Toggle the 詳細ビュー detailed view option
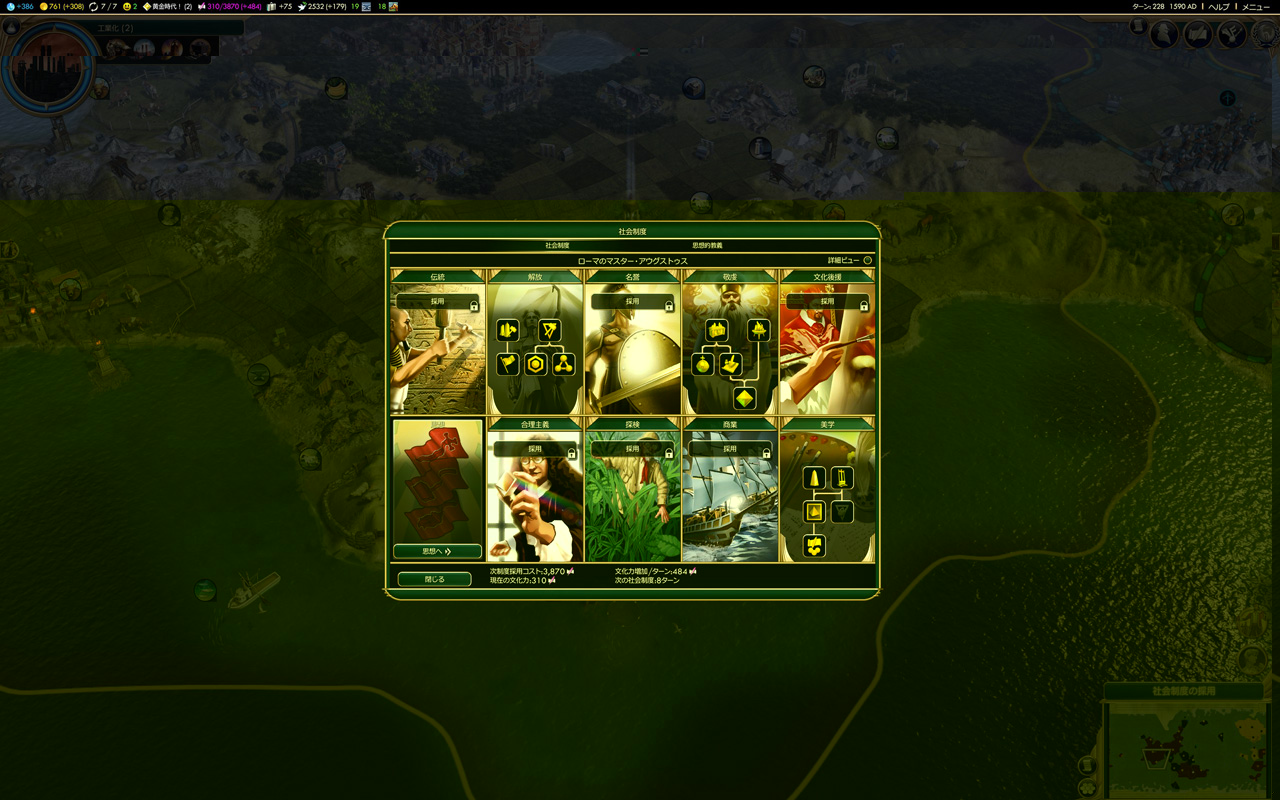The height and width of the screenshot is (800, 1280). [x=867, y=260]
